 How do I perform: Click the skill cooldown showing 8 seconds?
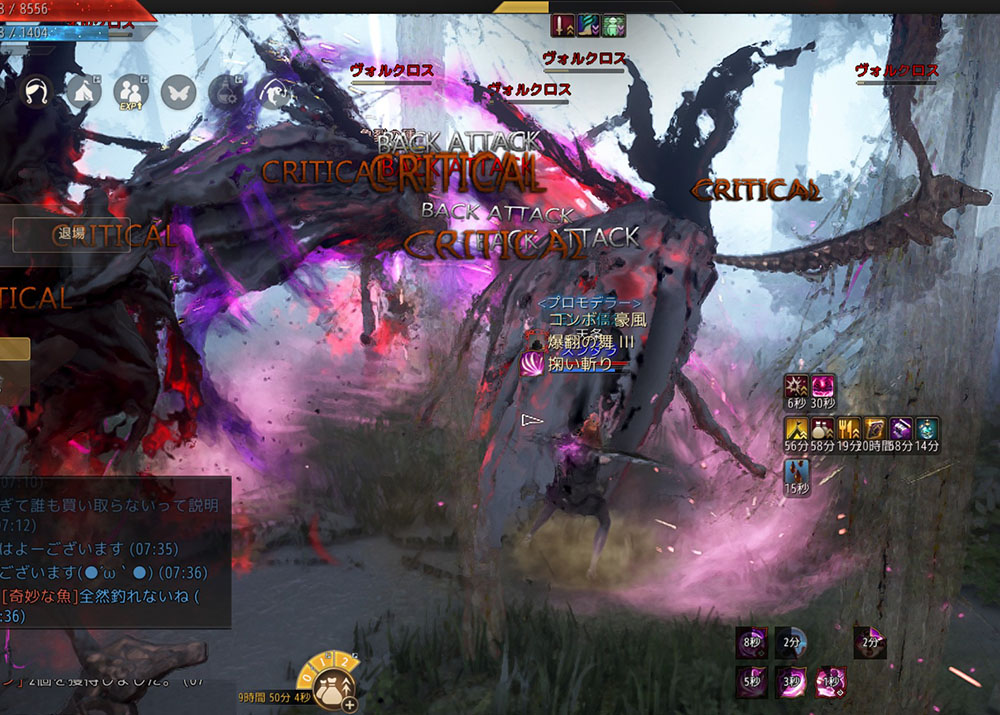(x=752, y=642)
